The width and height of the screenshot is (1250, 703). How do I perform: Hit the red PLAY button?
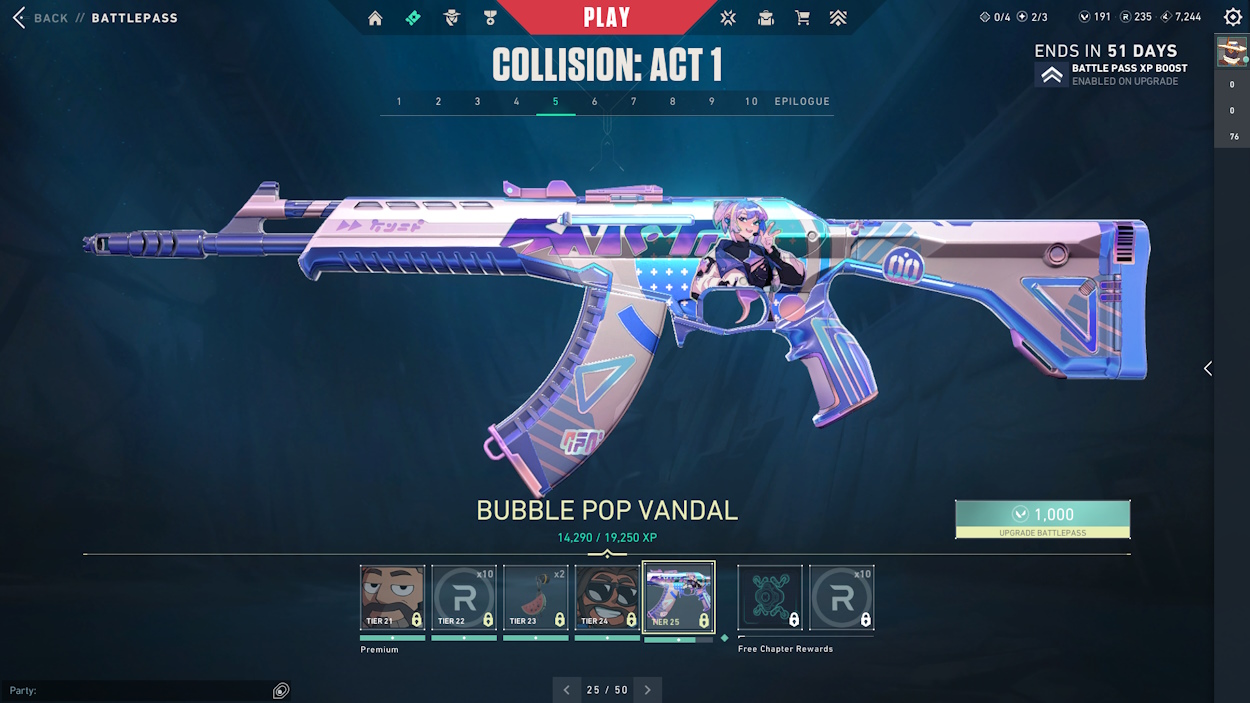[x=607, y=17]
